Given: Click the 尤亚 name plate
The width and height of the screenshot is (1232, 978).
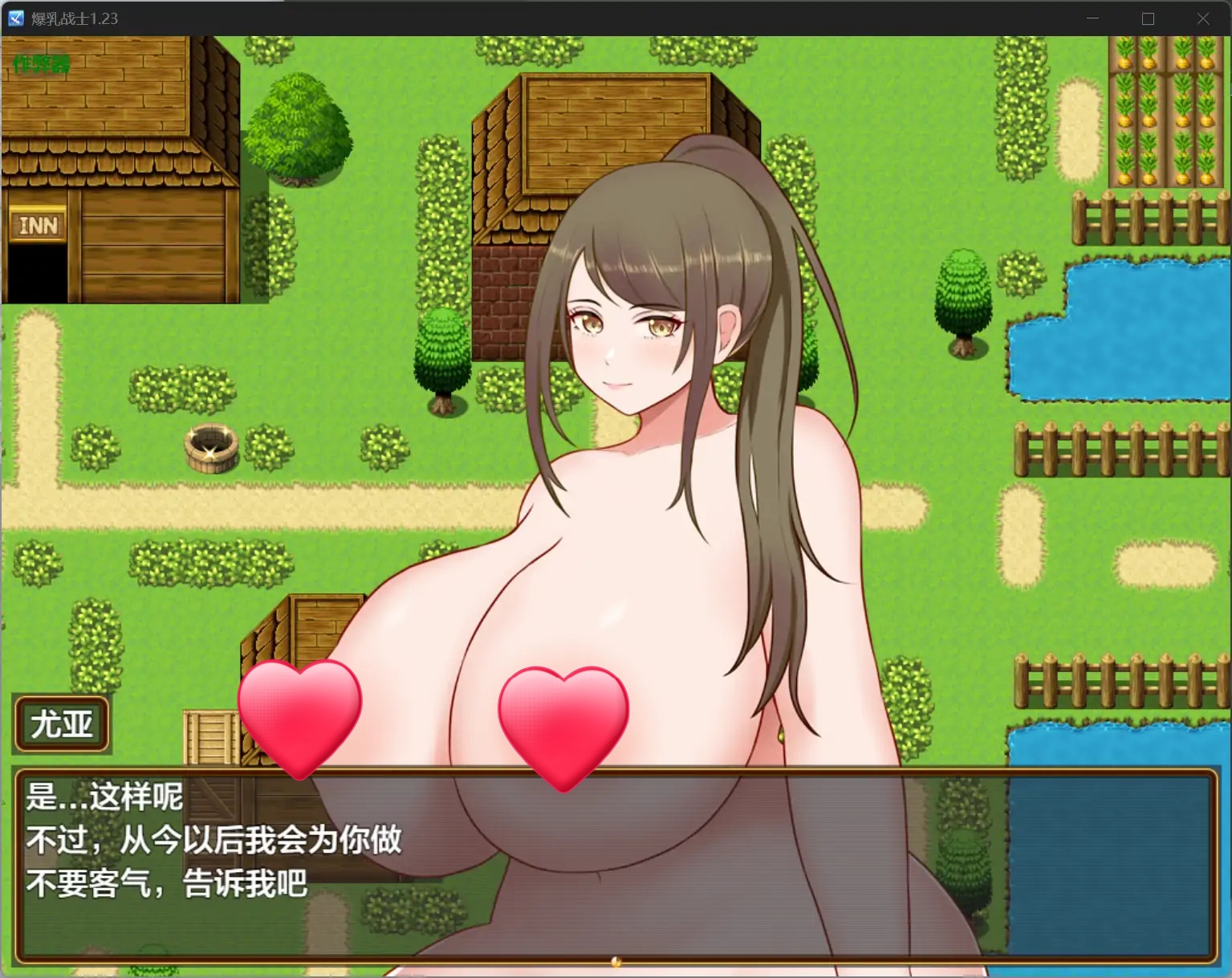Looking at the screenshot, I should click(60, 723).
